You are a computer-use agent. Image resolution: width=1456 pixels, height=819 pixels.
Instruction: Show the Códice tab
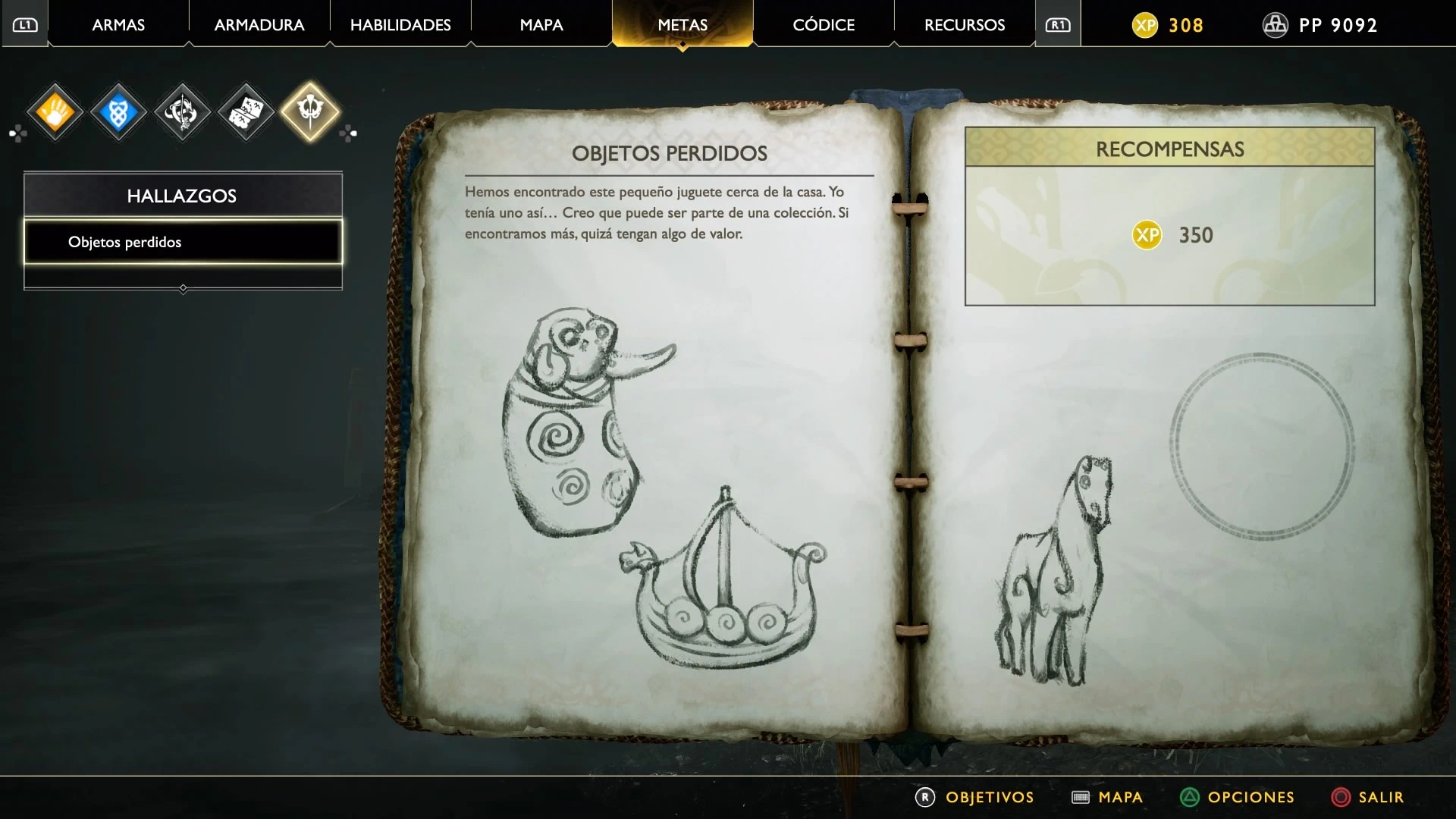(x=824, y=25)
